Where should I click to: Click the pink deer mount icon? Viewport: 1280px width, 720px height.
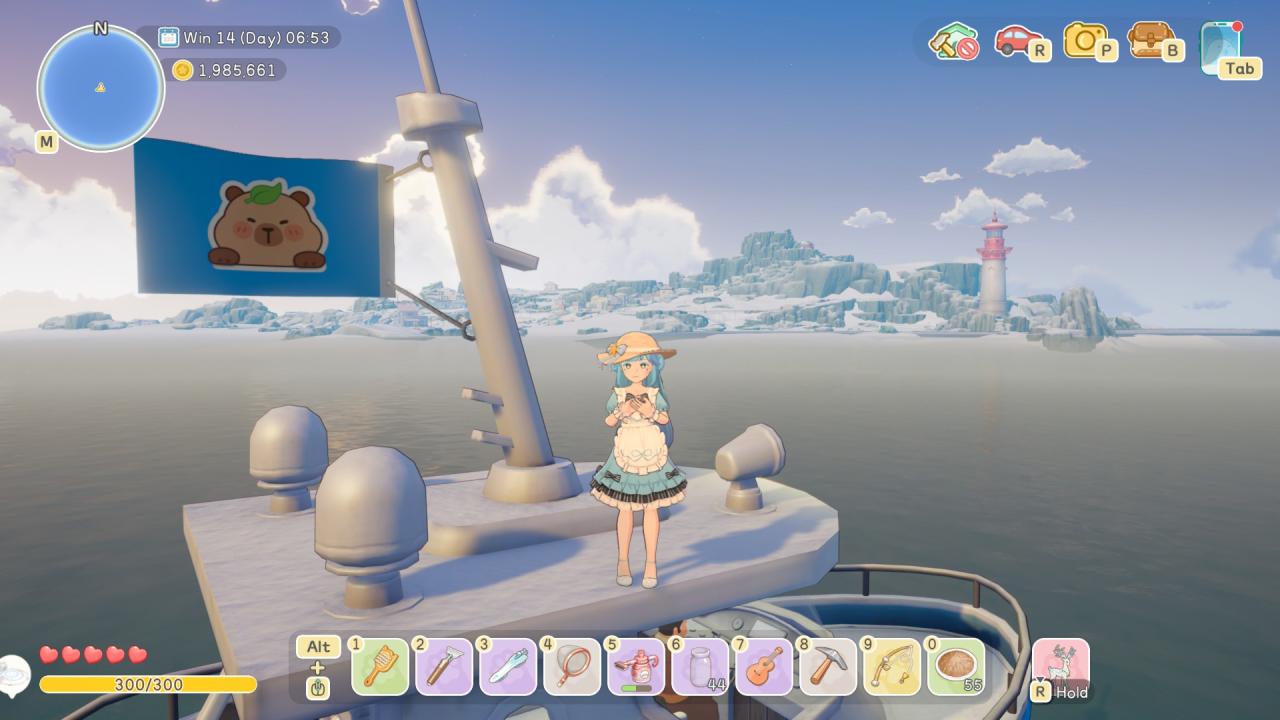click(1060, 664)
